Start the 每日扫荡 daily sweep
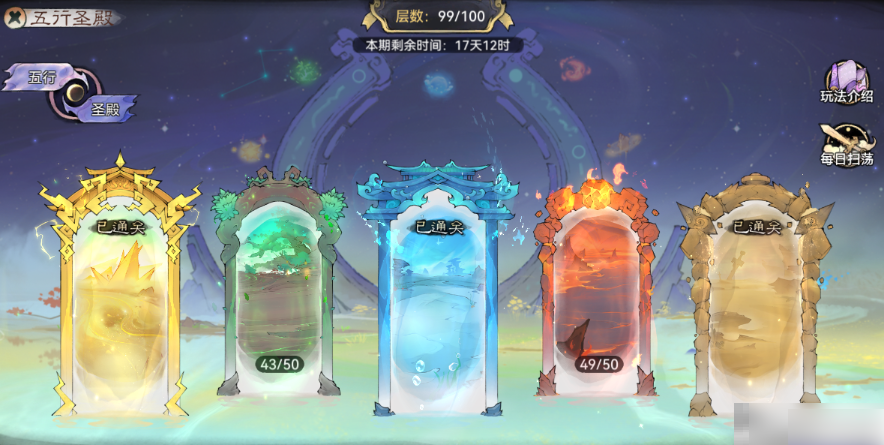Image resolution: width=884 pixels, height=445 pixels. [846, 145]
